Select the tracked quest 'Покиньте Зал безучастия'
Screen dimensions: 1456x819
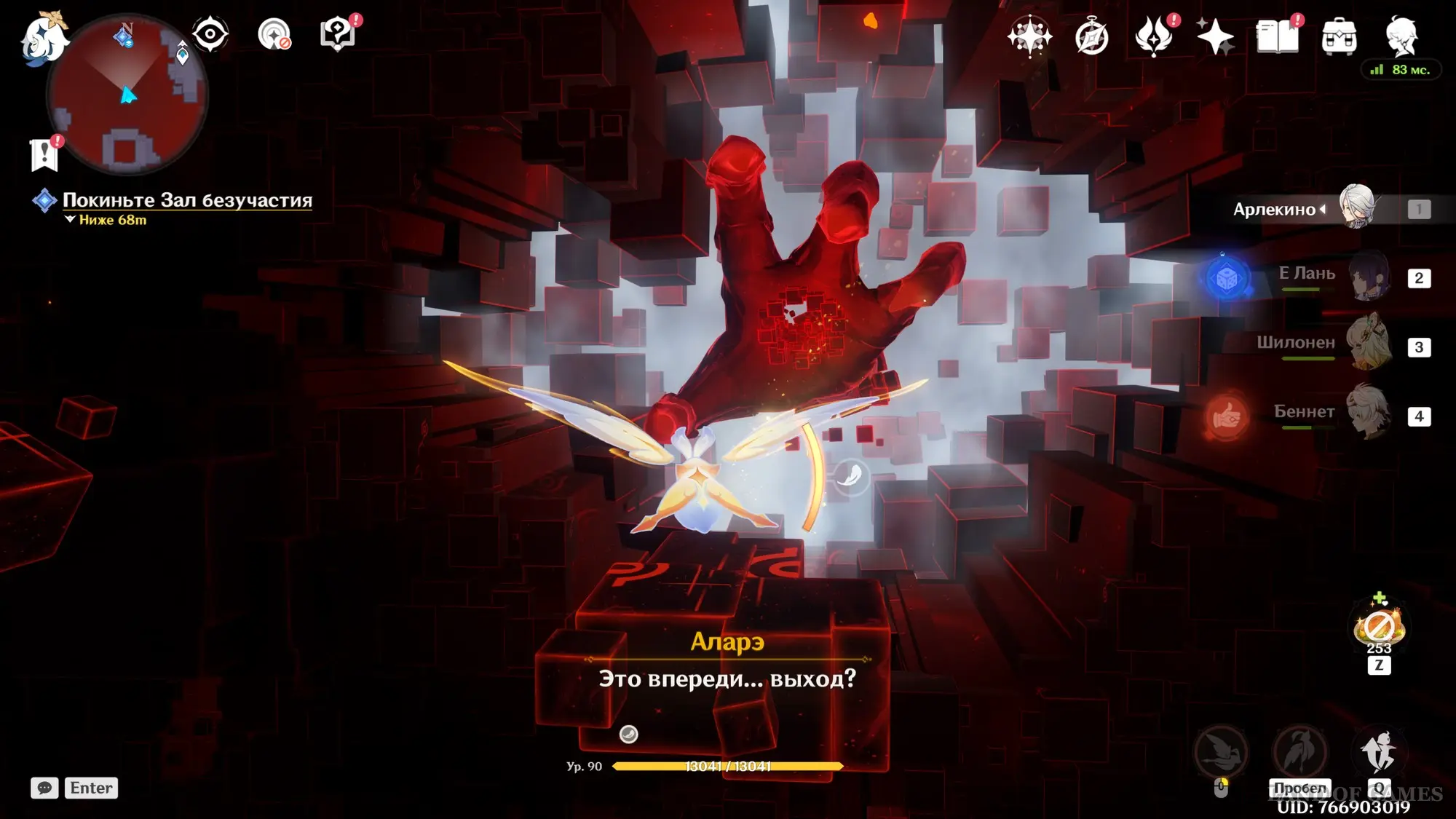point(187,200)
